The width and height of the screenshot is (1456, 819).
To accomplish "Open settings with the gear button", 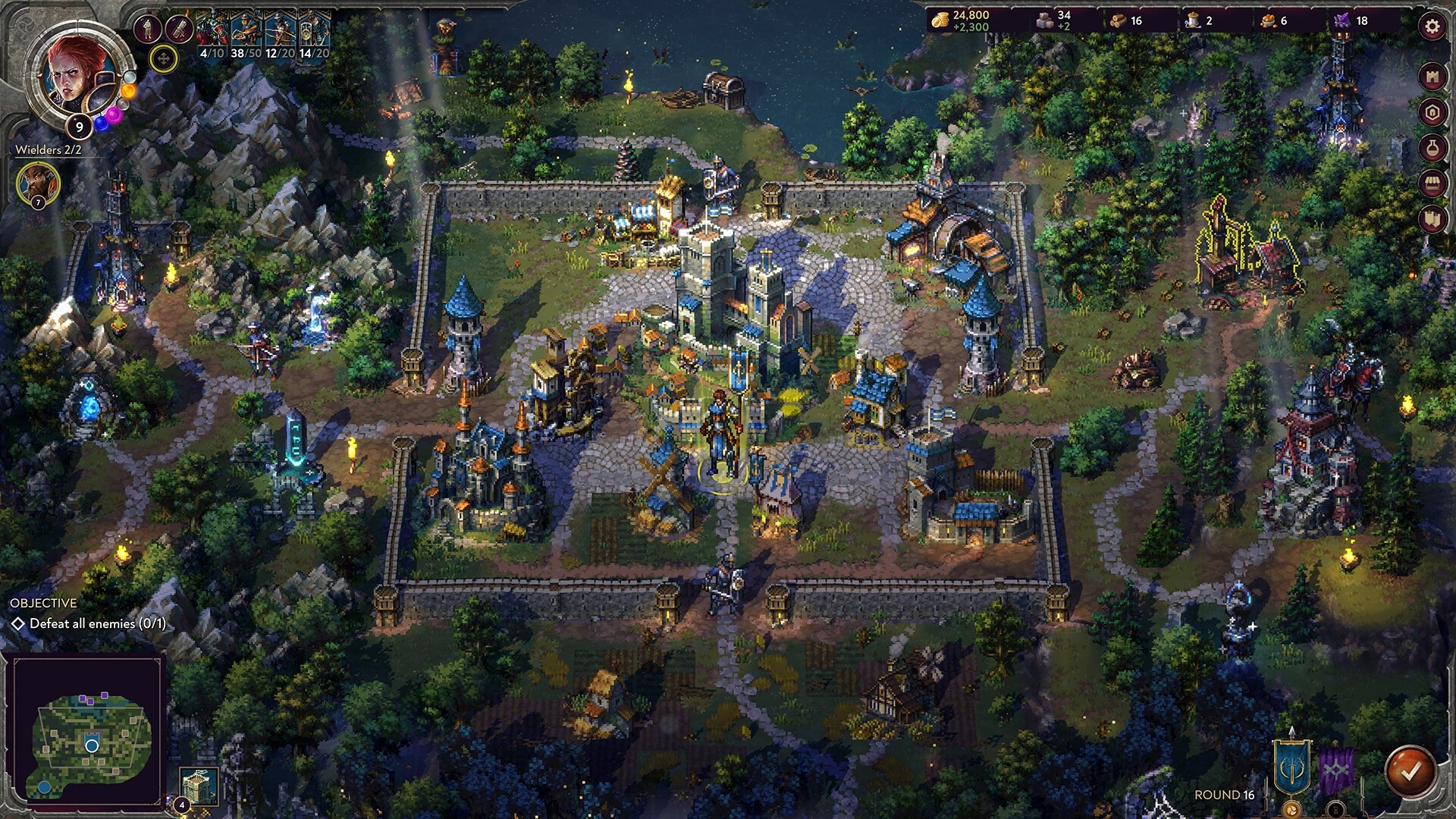I will 1432,27.
